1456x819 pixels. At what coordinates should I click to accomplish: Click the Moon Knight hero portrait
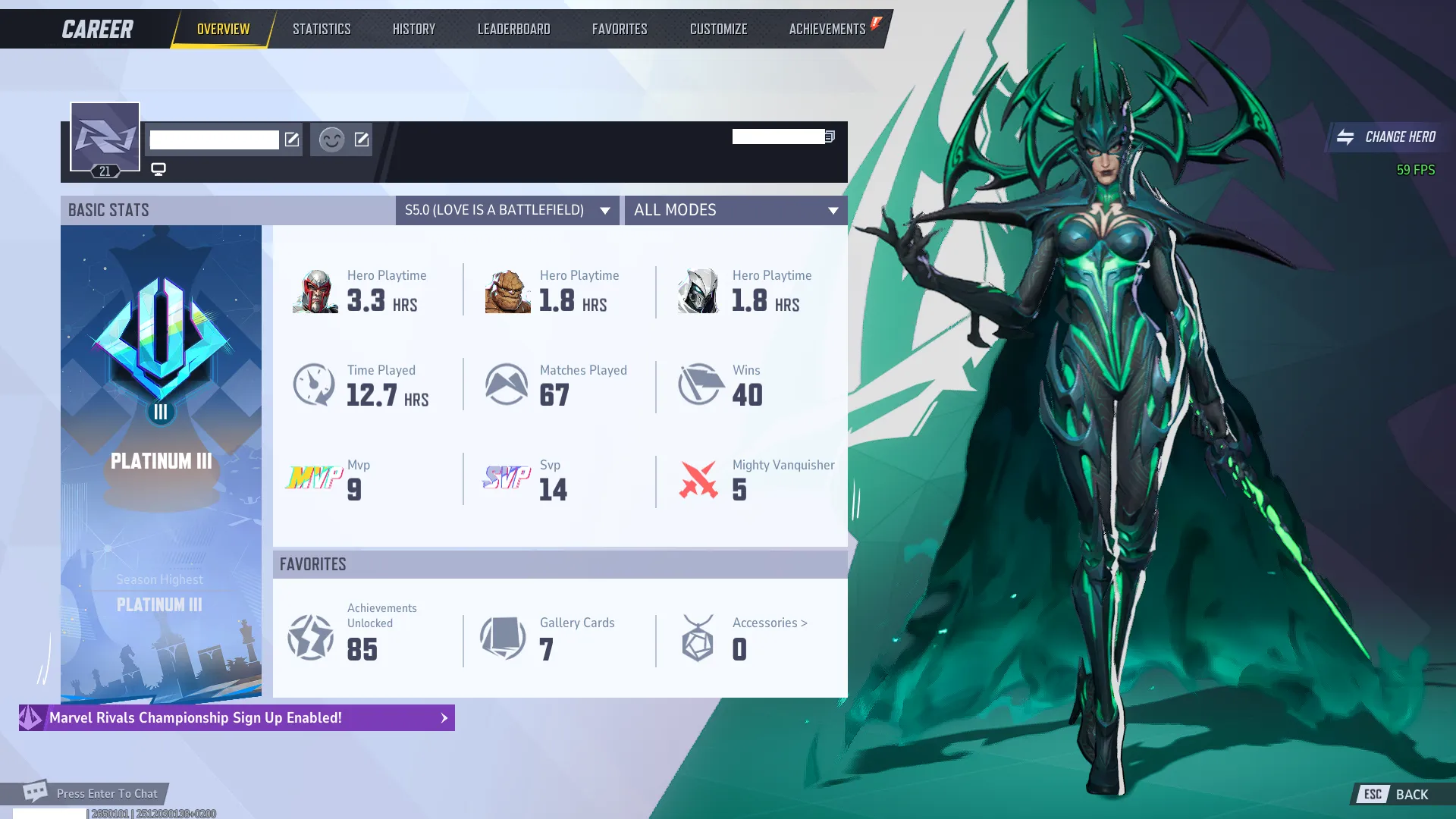pyautogui.click(x=699, y=290)
